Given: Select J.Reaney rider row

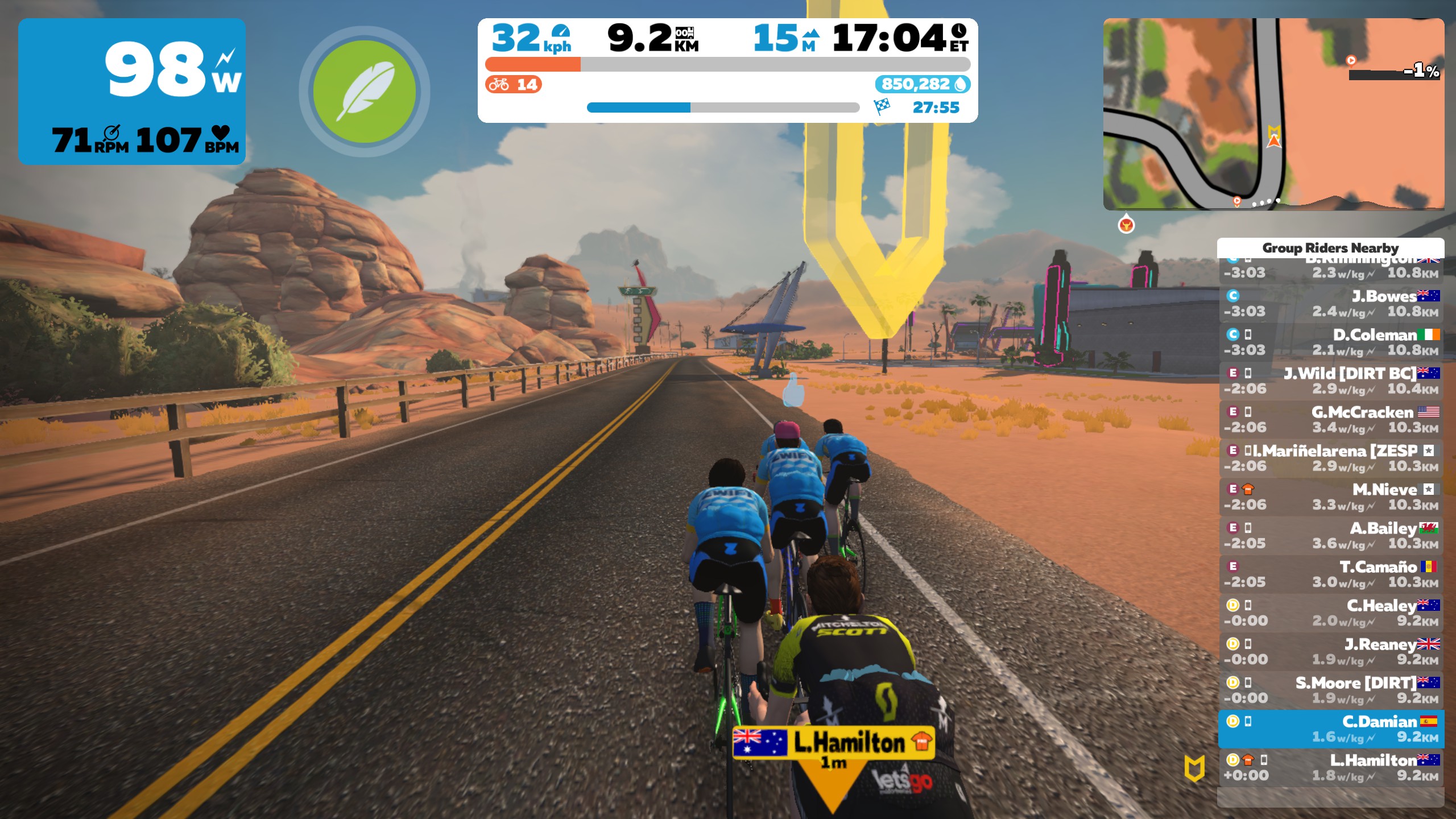Looking at the screenshot, I should (x=1330, y=652).
